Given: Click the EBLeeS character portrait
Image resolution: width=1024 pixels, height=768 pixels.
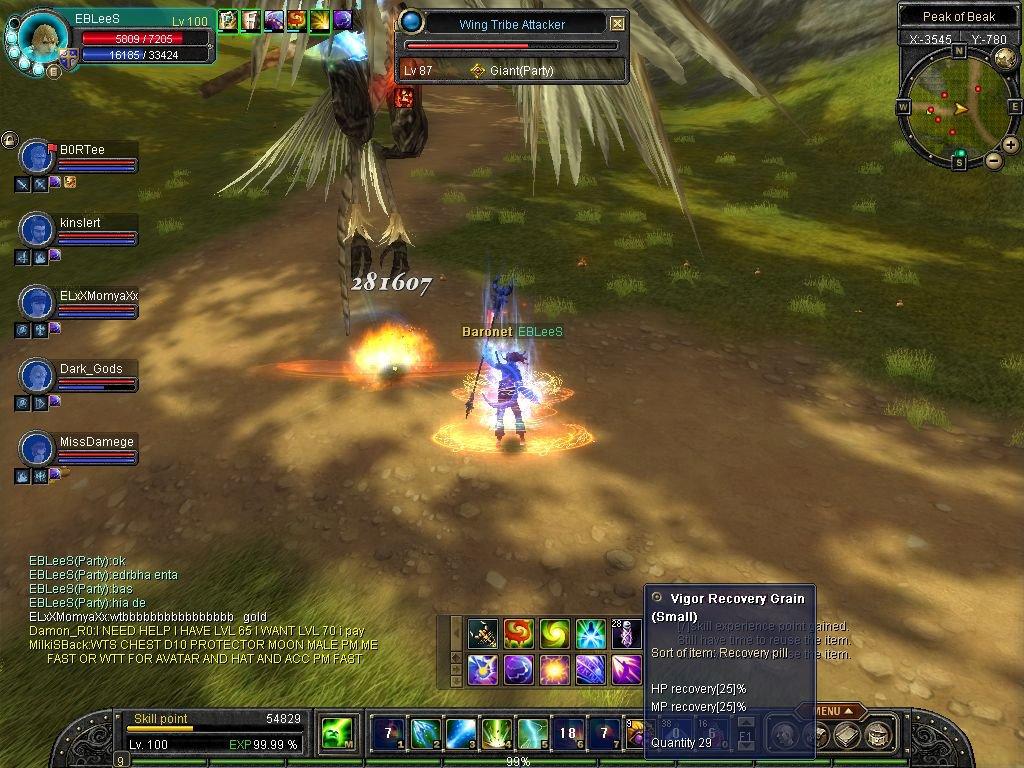Looking at the screenshot, I should (x=43, y=38).
